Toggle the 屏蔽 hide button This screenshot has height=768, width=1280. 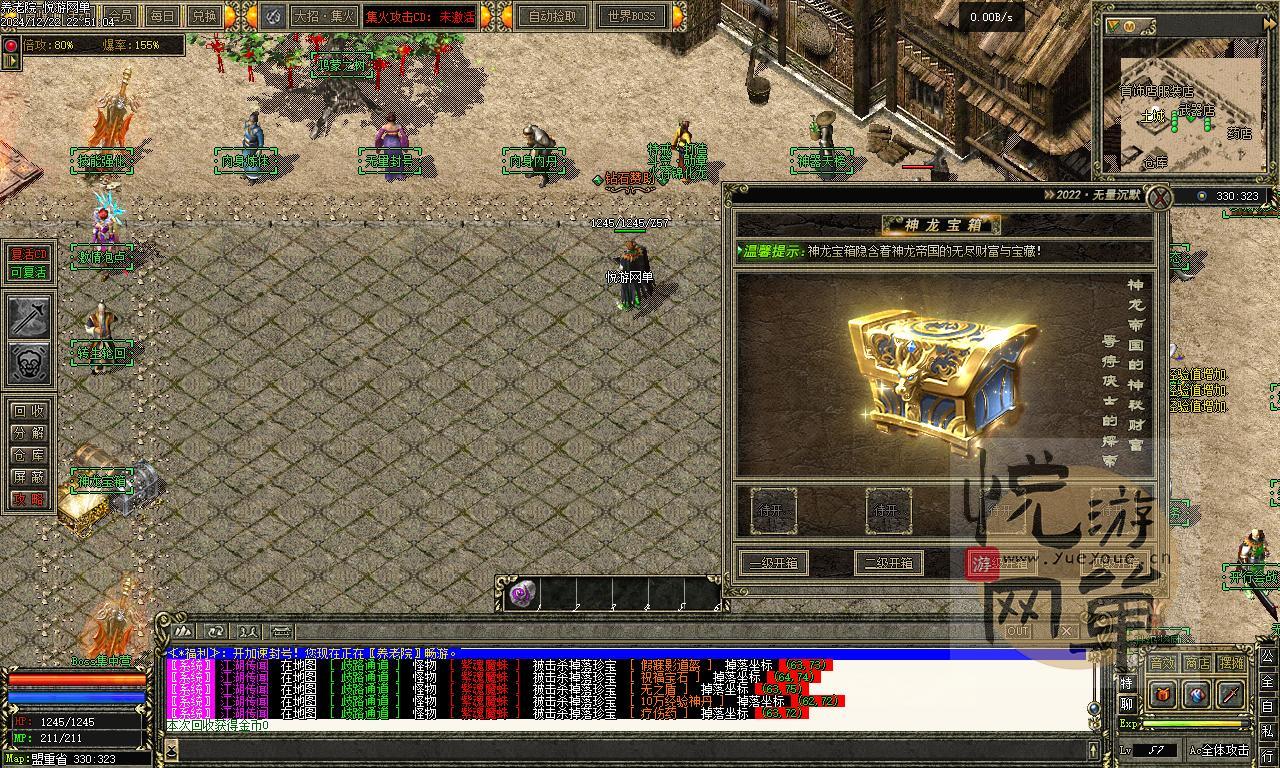[x=28, y=477]
